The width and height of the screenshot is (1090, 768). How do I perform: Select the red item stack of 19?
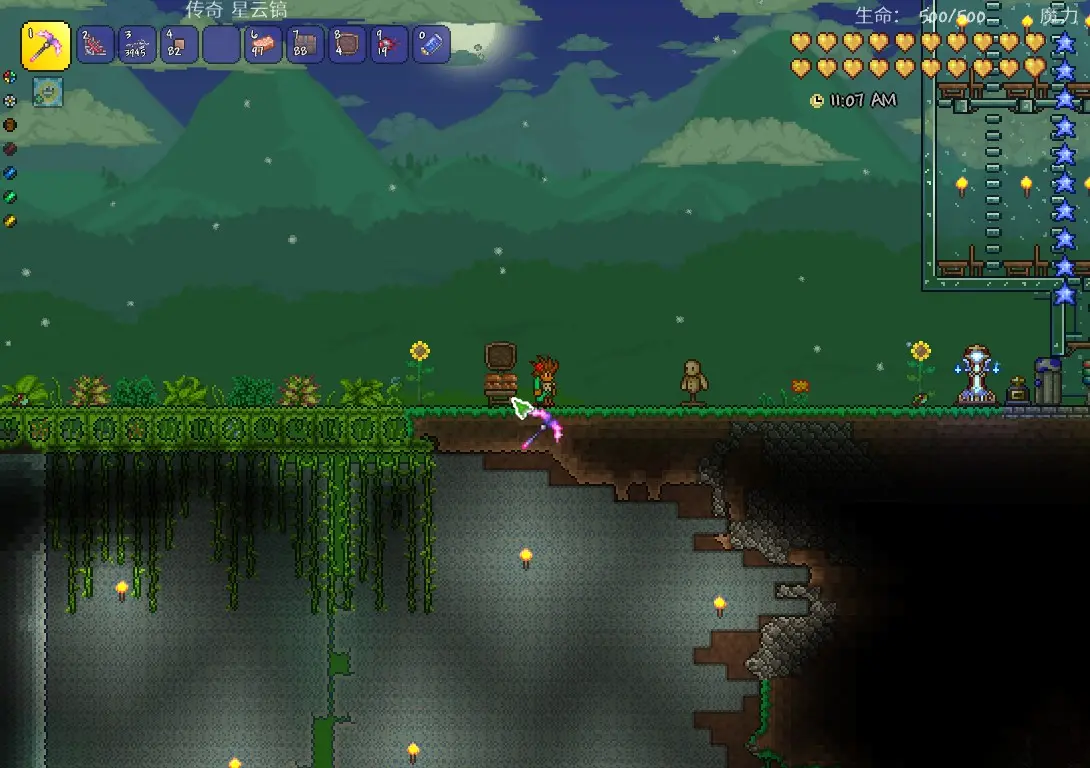click(389, 45)
